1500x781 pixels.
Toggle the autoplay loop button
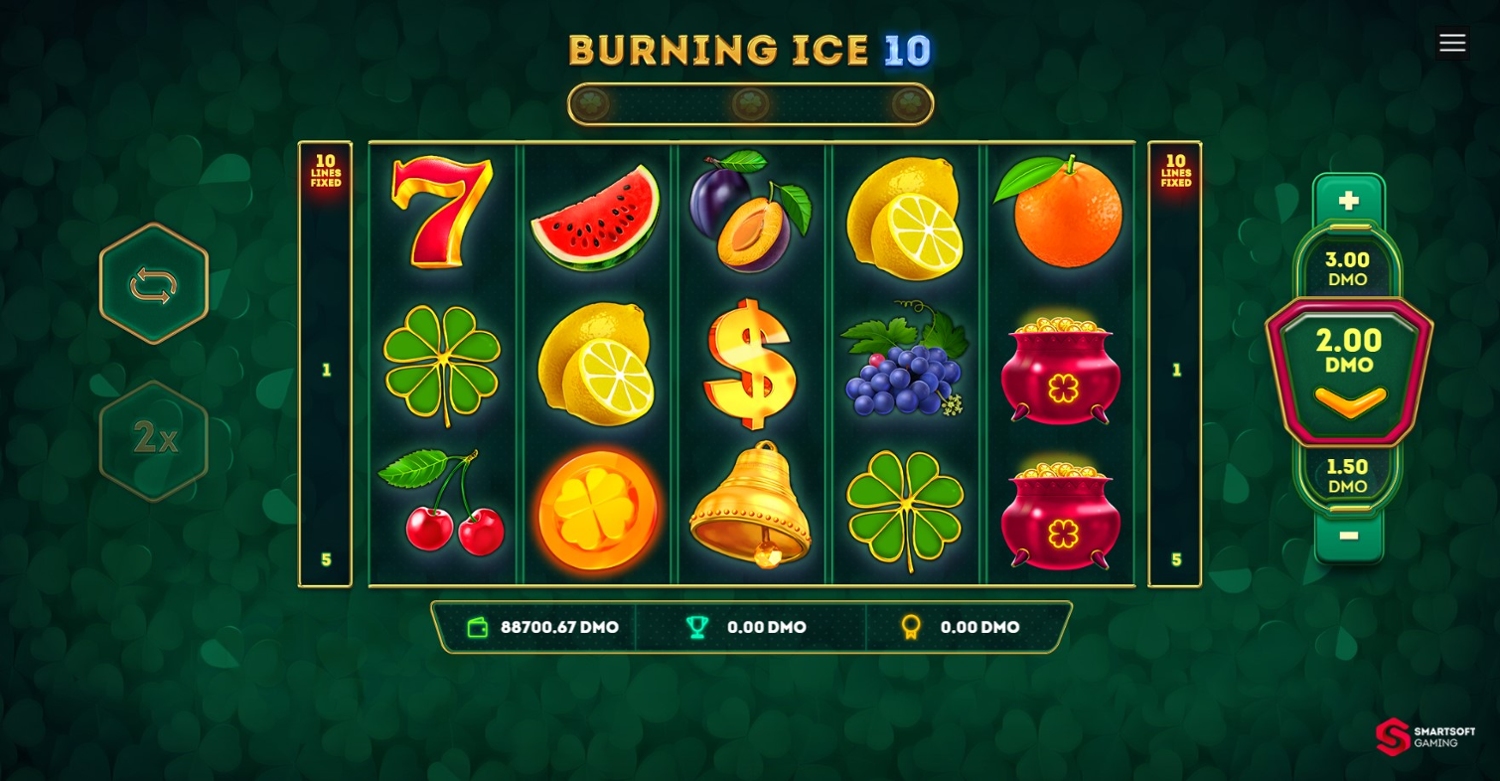pyautogui.click(x=153, y=285)
